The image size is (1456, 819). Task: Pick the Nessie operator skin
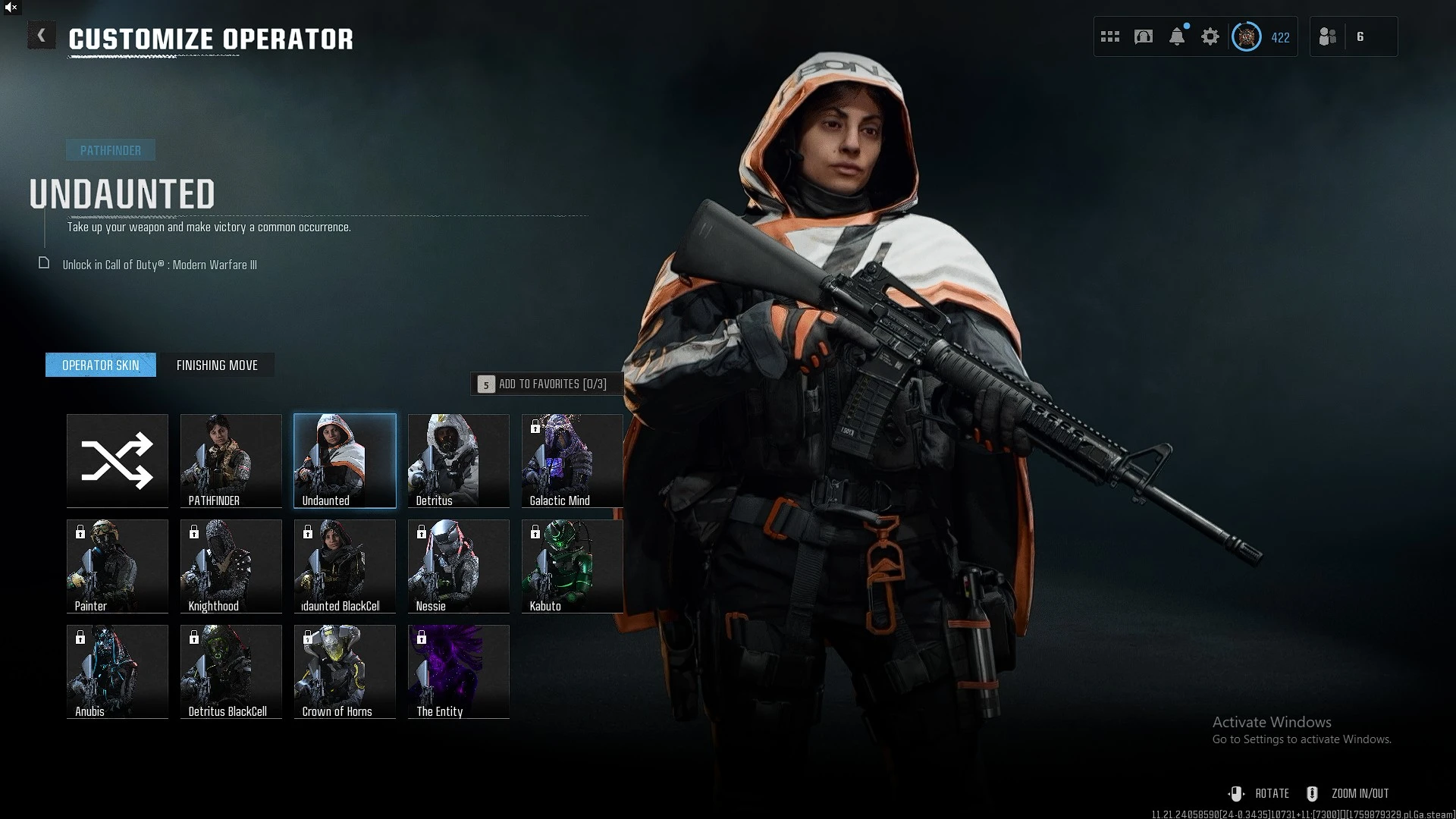(x=459, y=566)
